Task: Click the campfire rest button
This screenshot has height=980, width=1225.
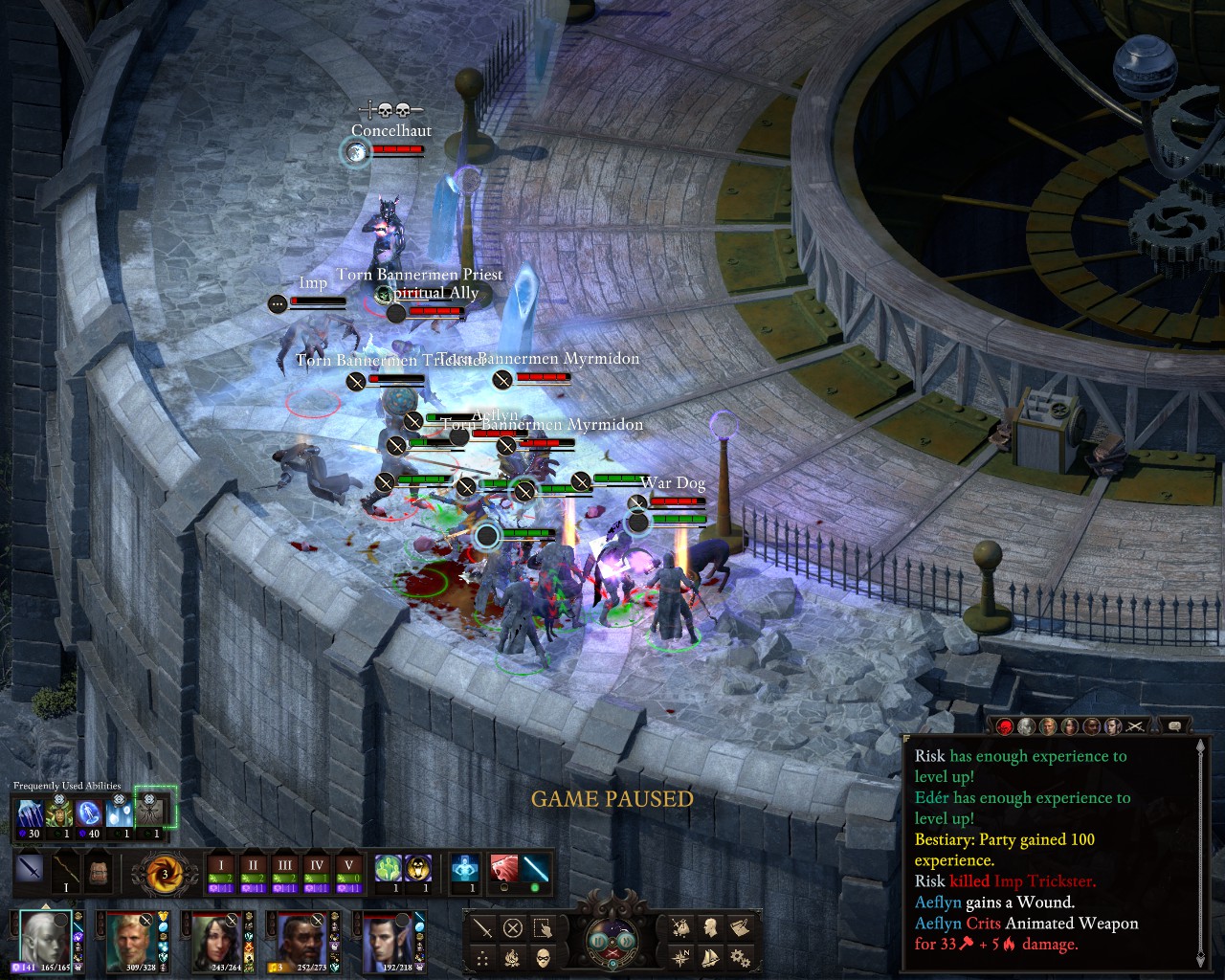Action: (x=513, y=957)
